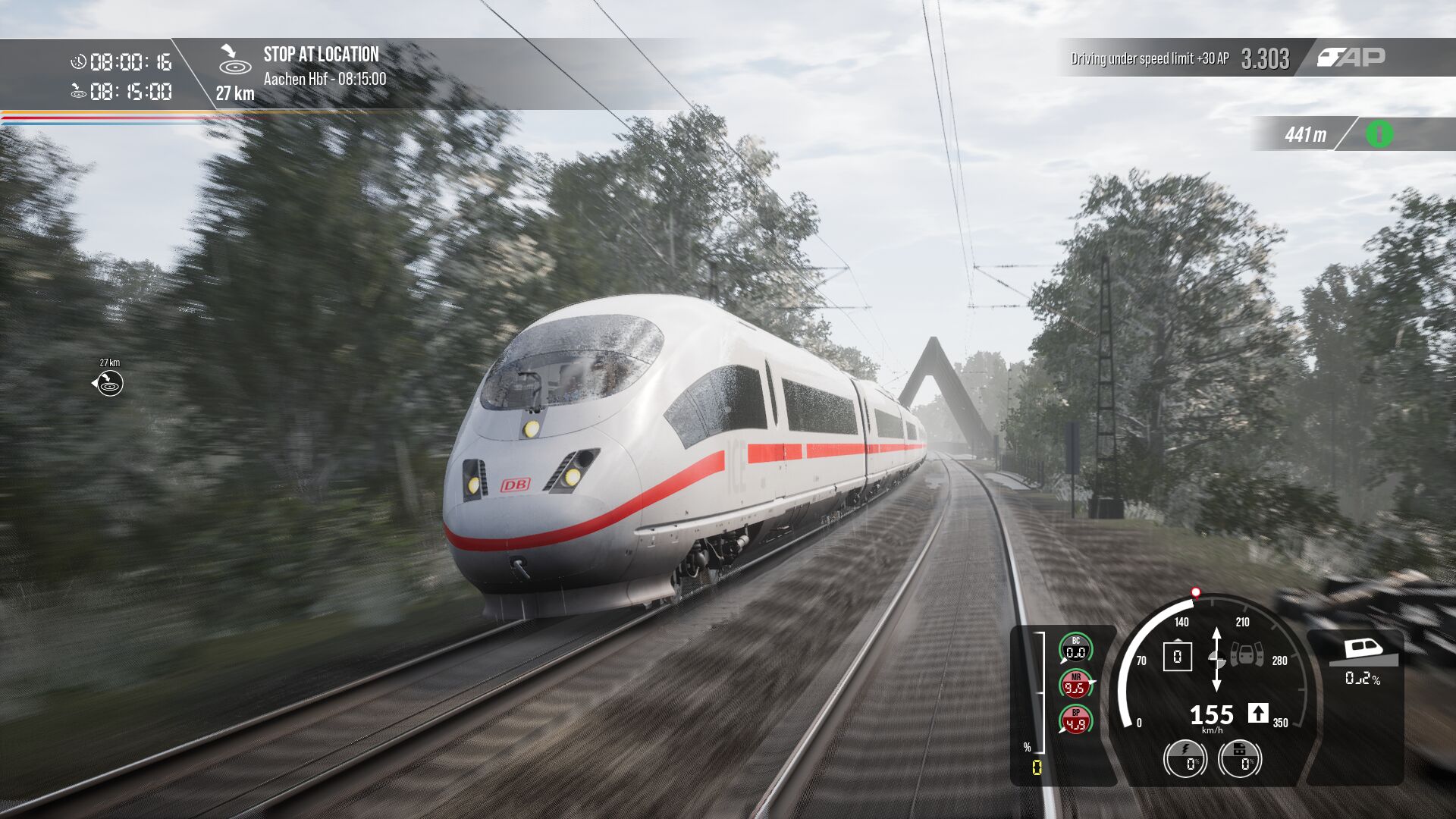Click the 27 km objective waypoint marker

click(109, 383)
